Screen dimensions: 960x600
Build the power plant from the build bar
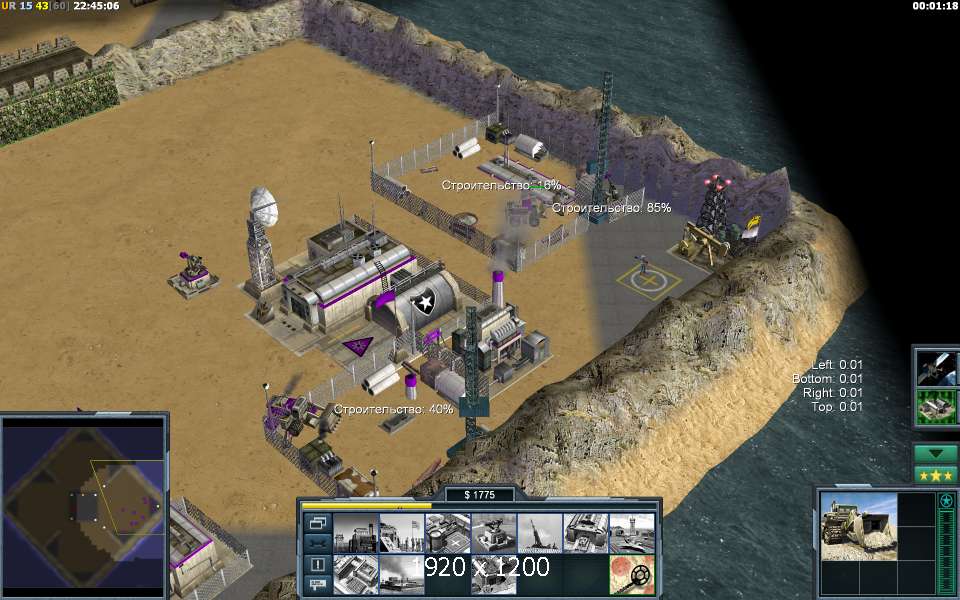355,532
